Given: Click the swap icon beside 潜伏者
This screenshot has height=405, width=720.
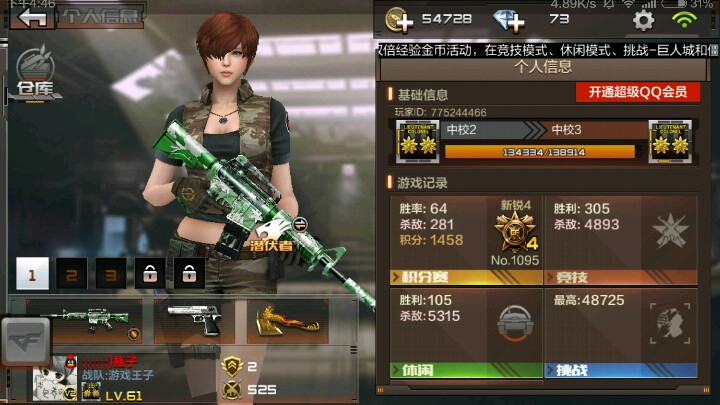Looking at the screenshot, I should (299, 224).
